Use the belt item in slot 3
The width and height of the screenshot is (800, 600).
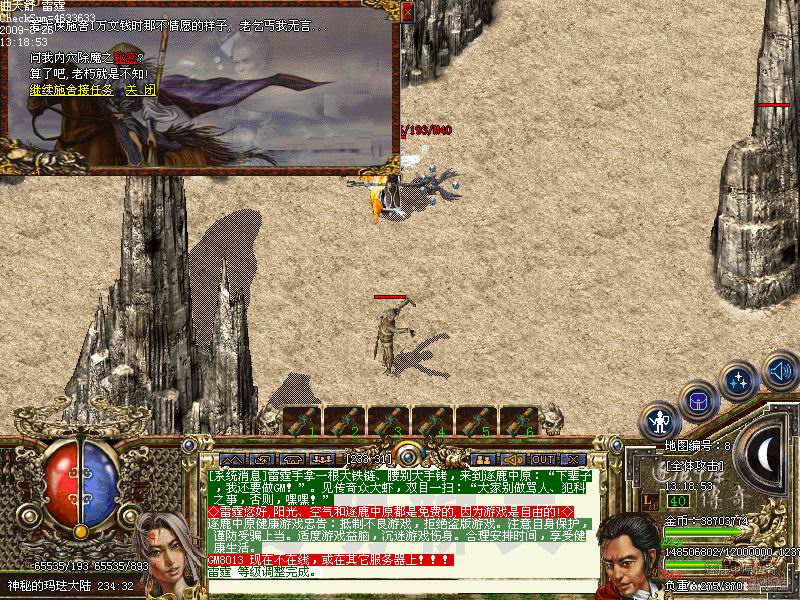388,421
